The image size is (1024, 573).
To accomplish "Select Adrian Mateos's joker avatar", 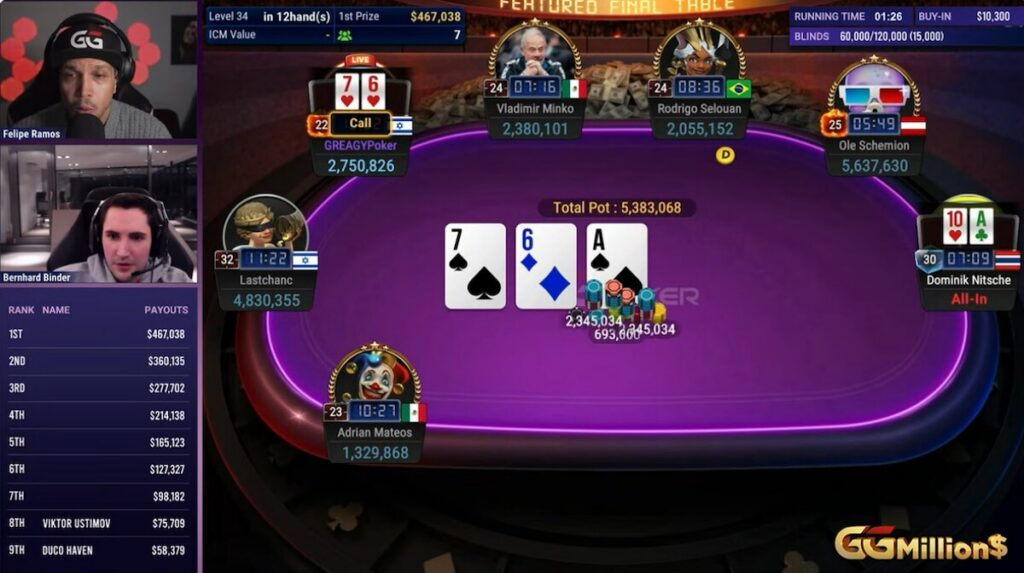I will tap(374, 376).
